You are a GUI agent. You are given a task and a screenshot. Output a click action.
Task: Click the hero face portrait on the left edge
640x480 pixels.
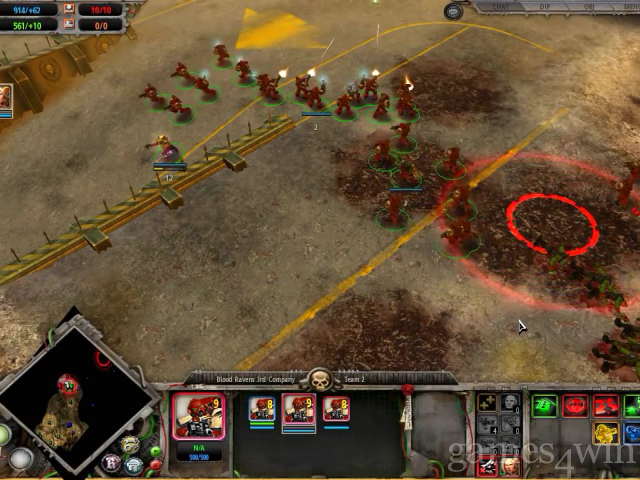tap(5, 98)
